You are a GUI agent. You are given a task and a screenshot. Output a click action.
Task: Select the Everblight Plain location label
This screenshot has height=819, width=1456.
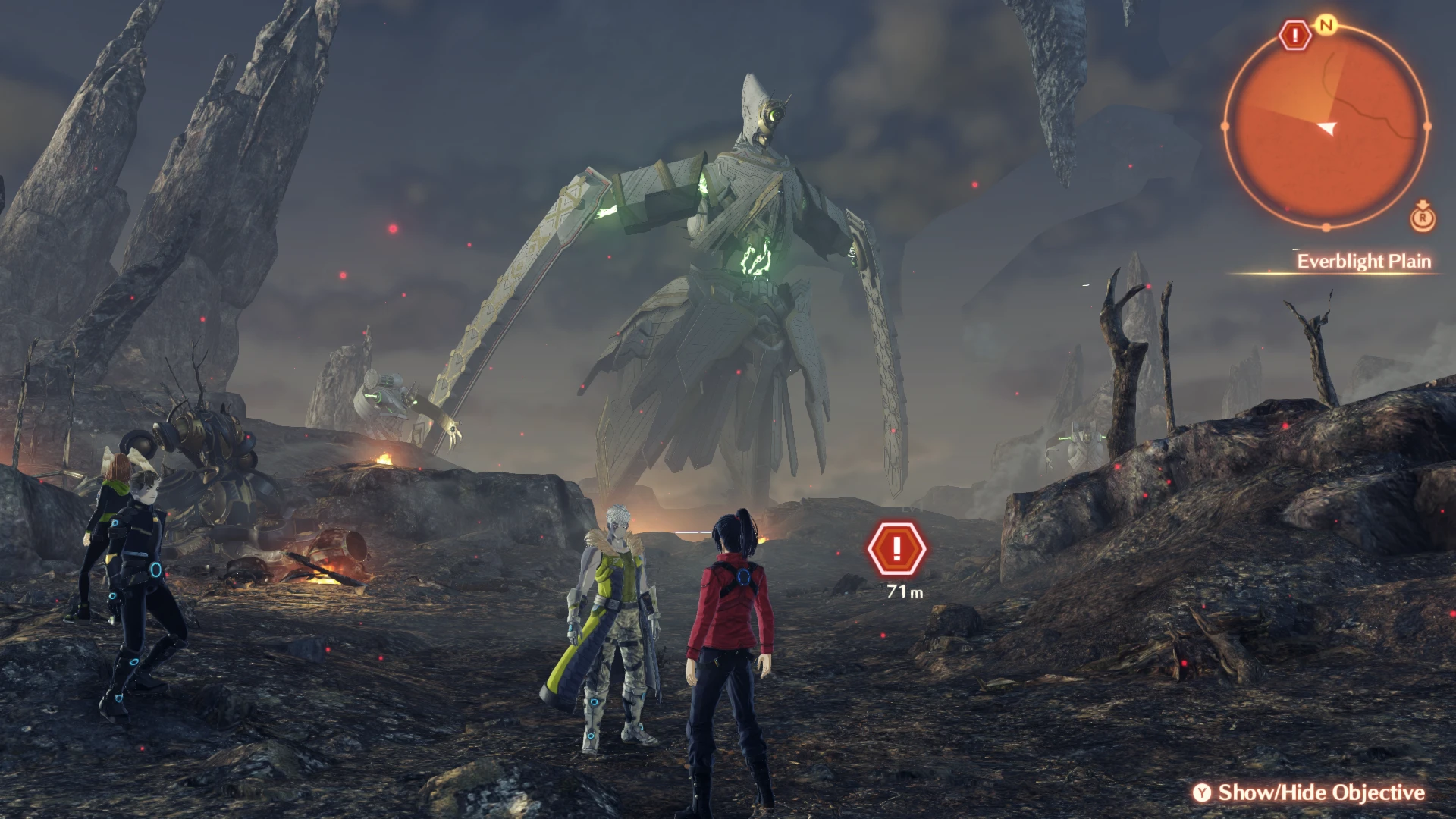(x=1363, y=262)
